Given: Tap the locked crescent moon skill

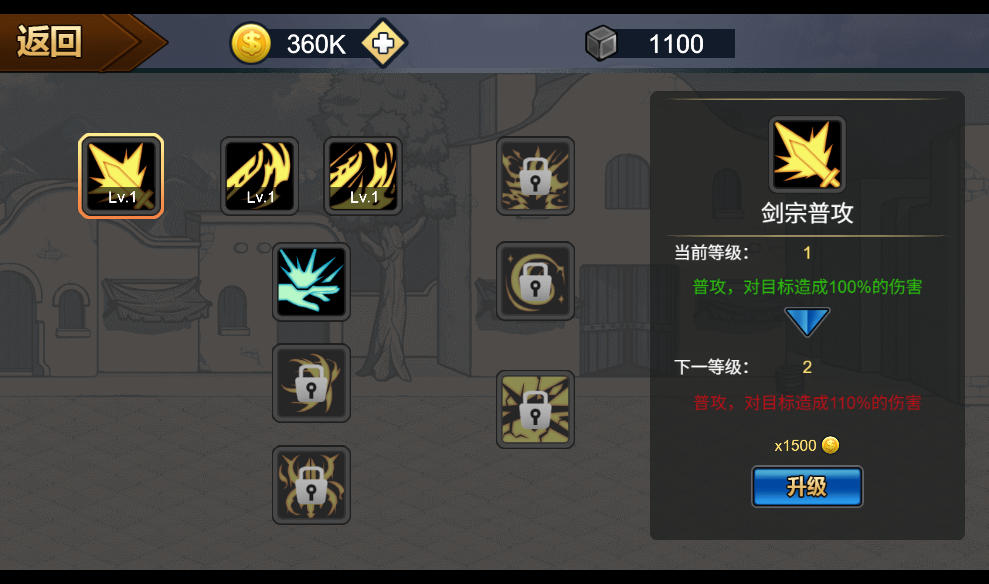Looking at the screenshot, I should [536, 281].
